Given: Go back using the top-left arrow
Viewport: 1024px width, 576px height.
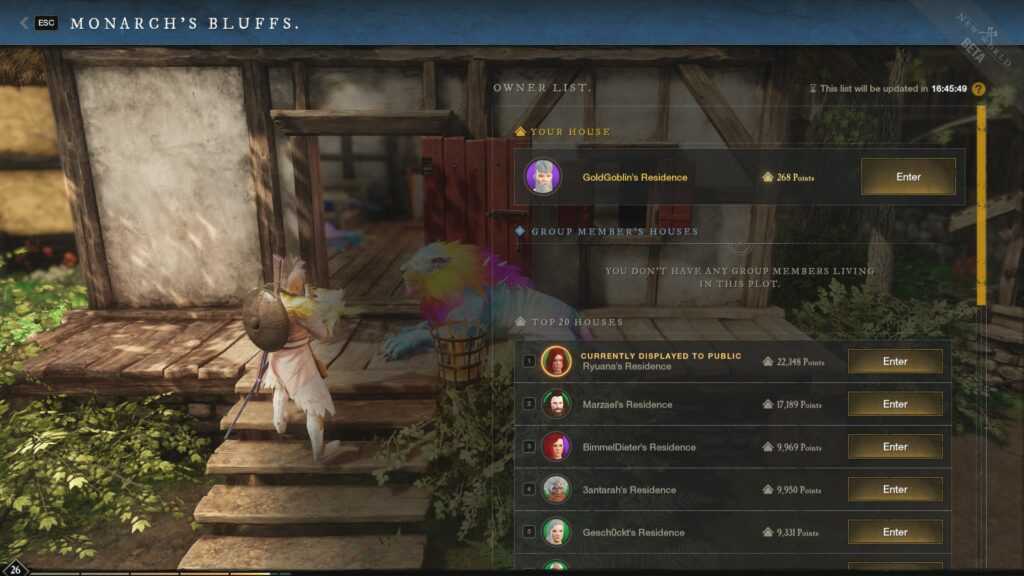Looking at the screenshot, I should point(23,23).
